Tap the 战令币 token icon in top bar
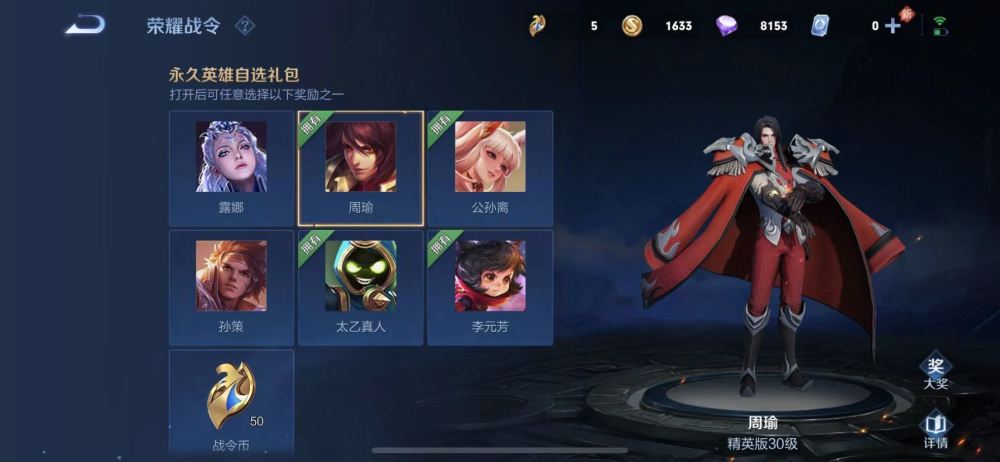The image size is (1000, 462). tap(538, 26)
